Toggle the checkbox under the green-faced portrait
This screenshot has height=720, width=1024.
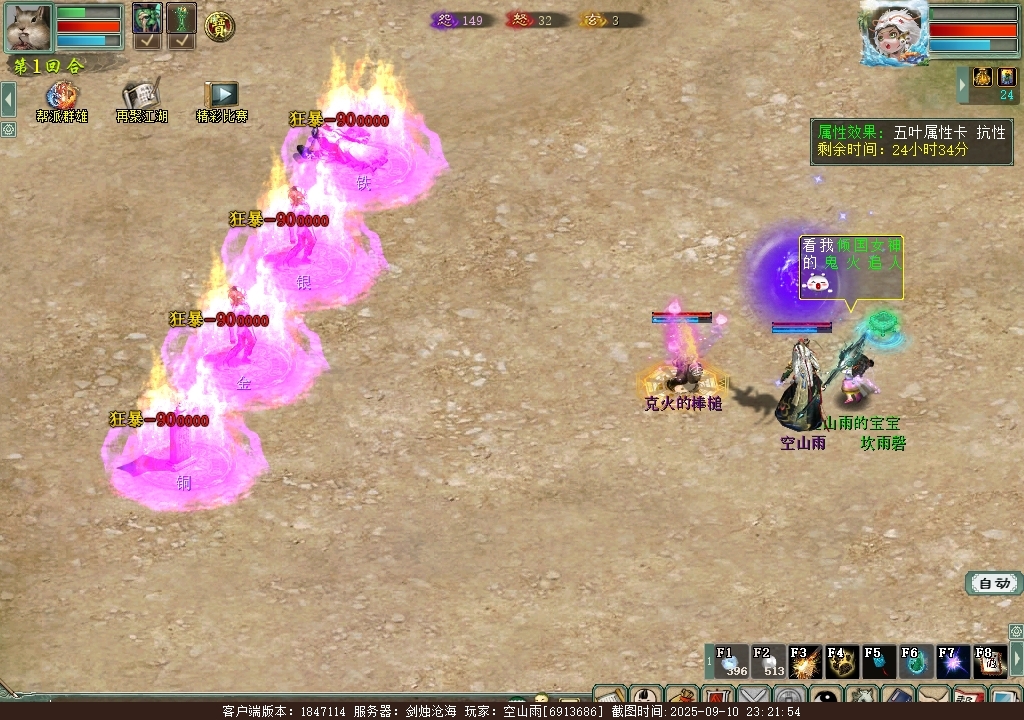tap(147, 41)
